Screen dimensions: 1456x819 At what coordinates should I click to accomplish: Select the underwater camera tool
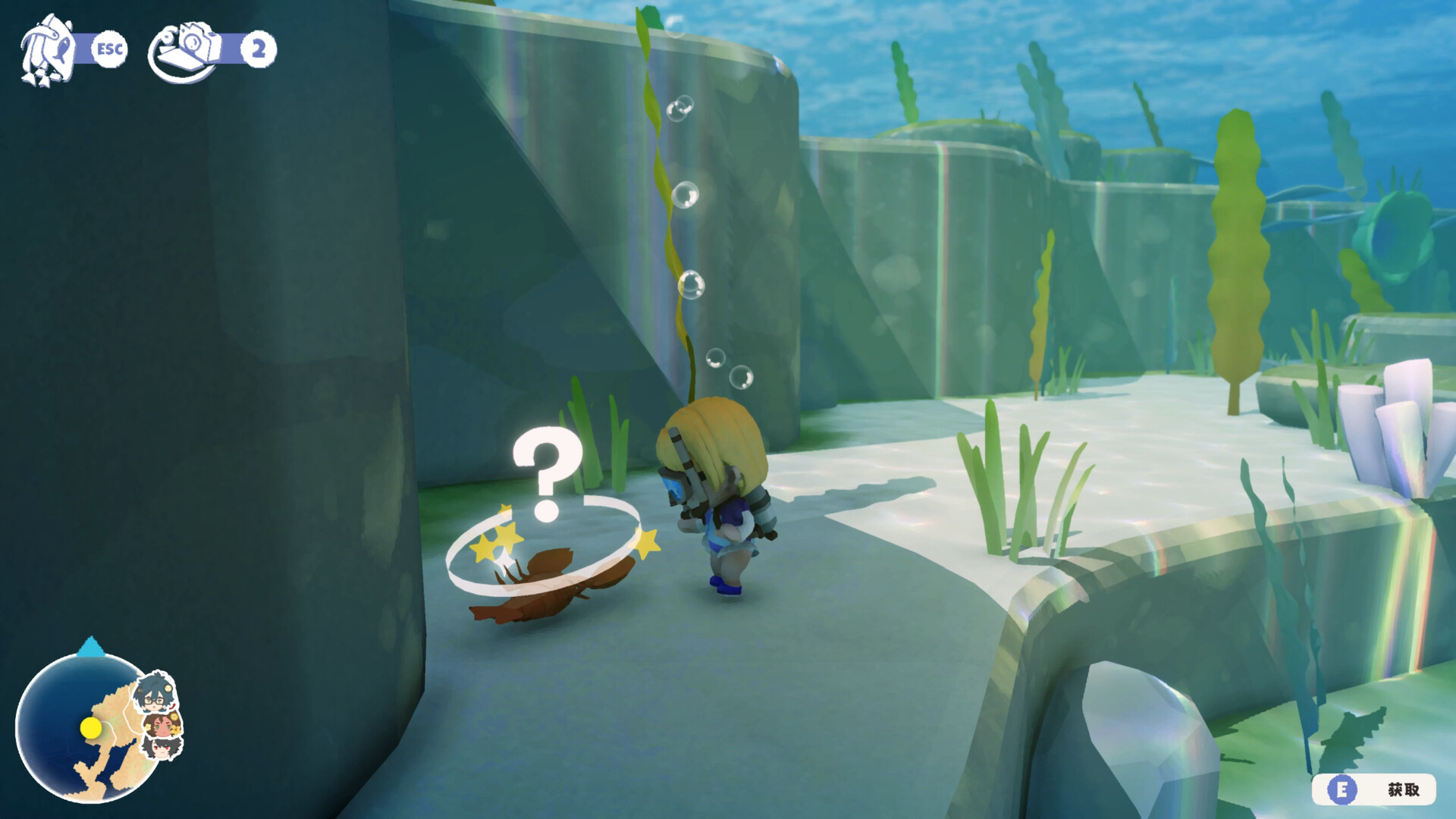(186, 47)
